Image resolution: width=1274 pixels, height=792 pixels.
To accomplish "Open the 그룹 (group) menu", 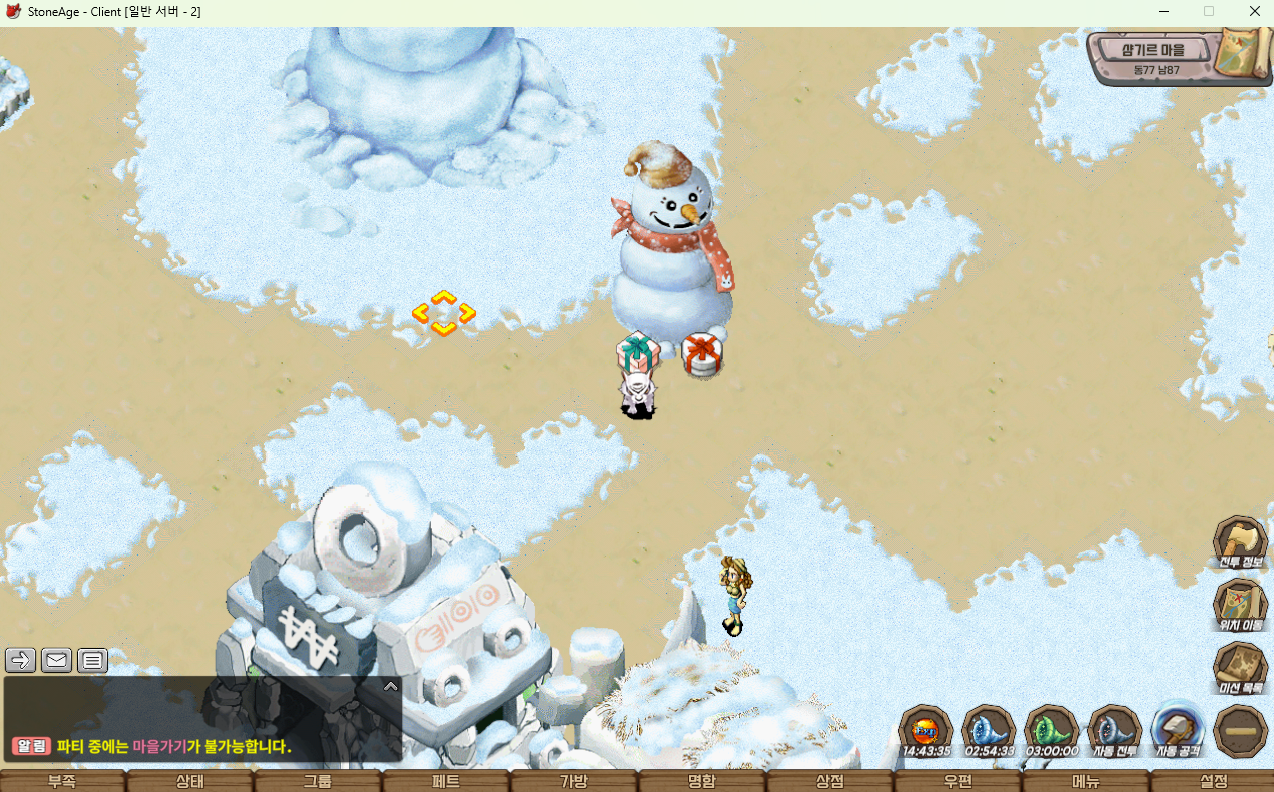I will pyautogui.click(x=318, y=781).
